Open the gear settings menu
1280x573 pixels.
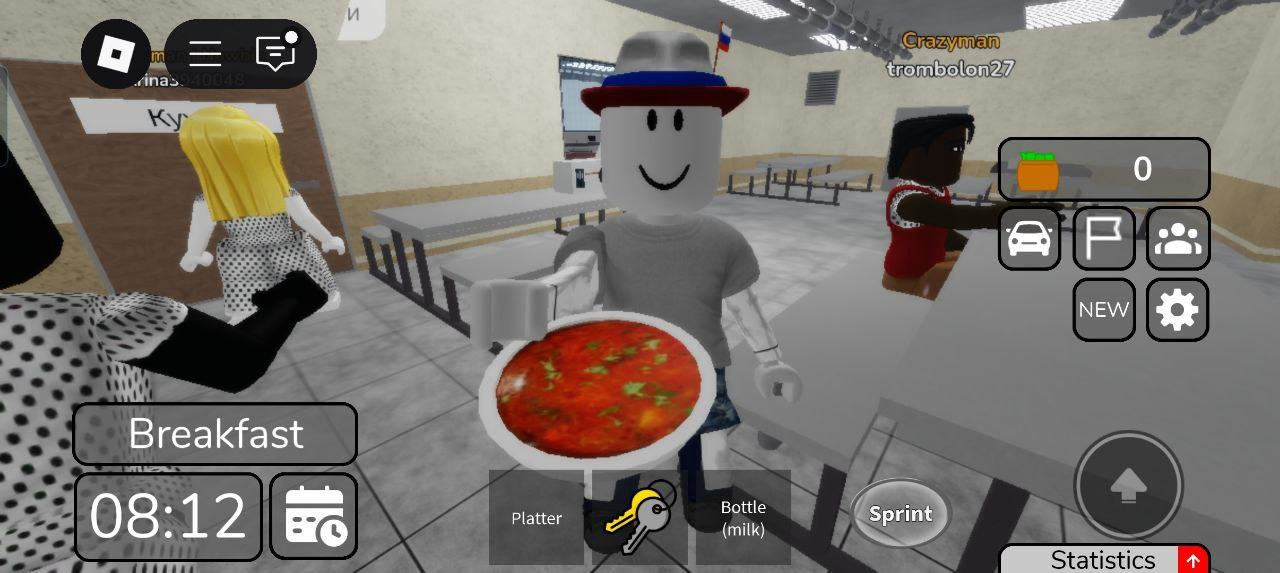[x=1177, y=310]
